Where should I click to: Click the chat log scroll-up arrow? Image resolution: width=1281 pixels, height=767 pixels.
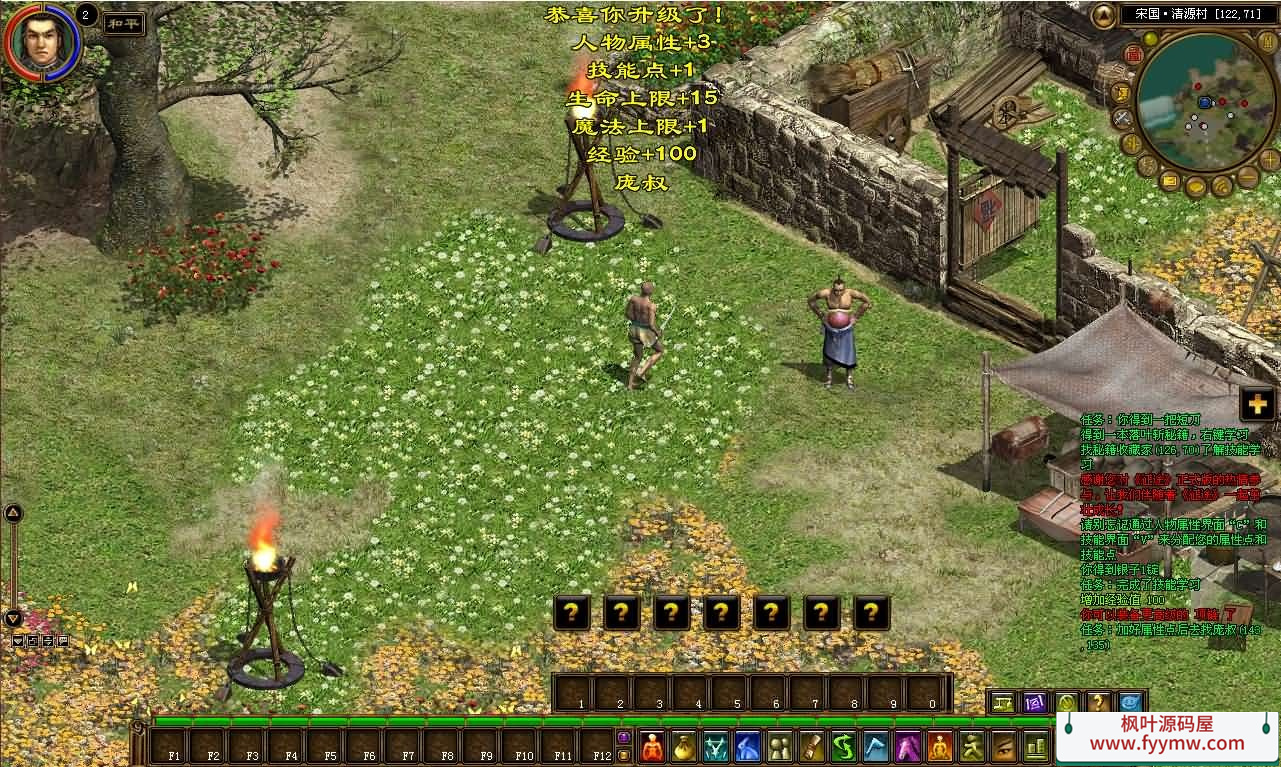pyautogui.click(x=13, y=513)
